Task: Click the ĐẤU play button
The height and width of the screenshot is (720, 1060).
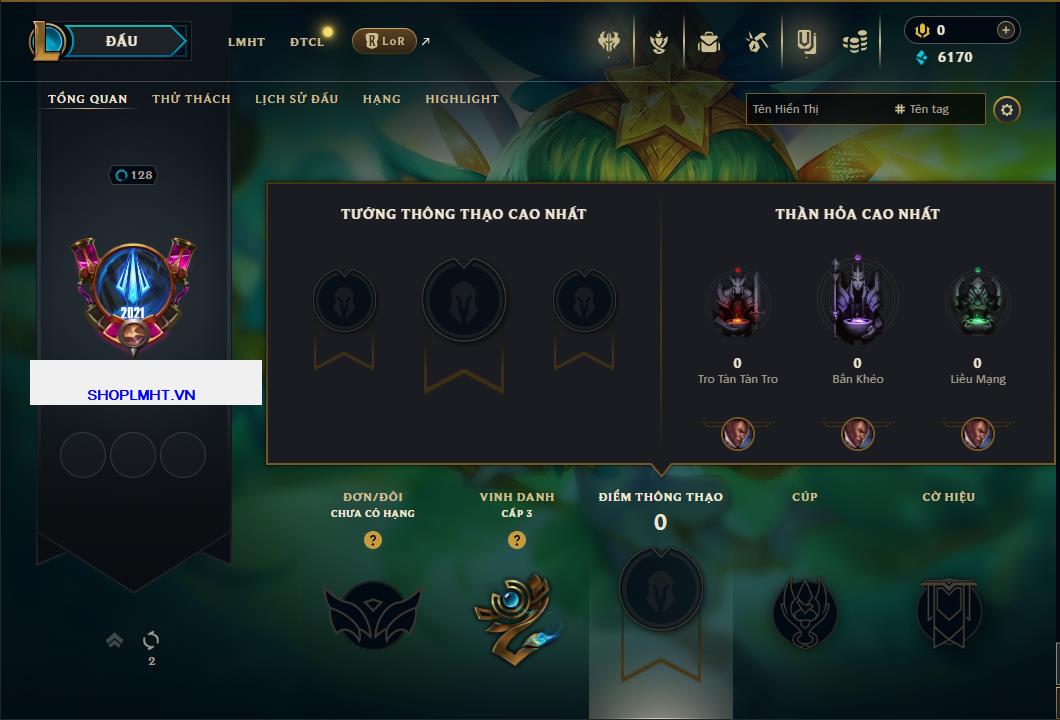Action: pos(122,41)
